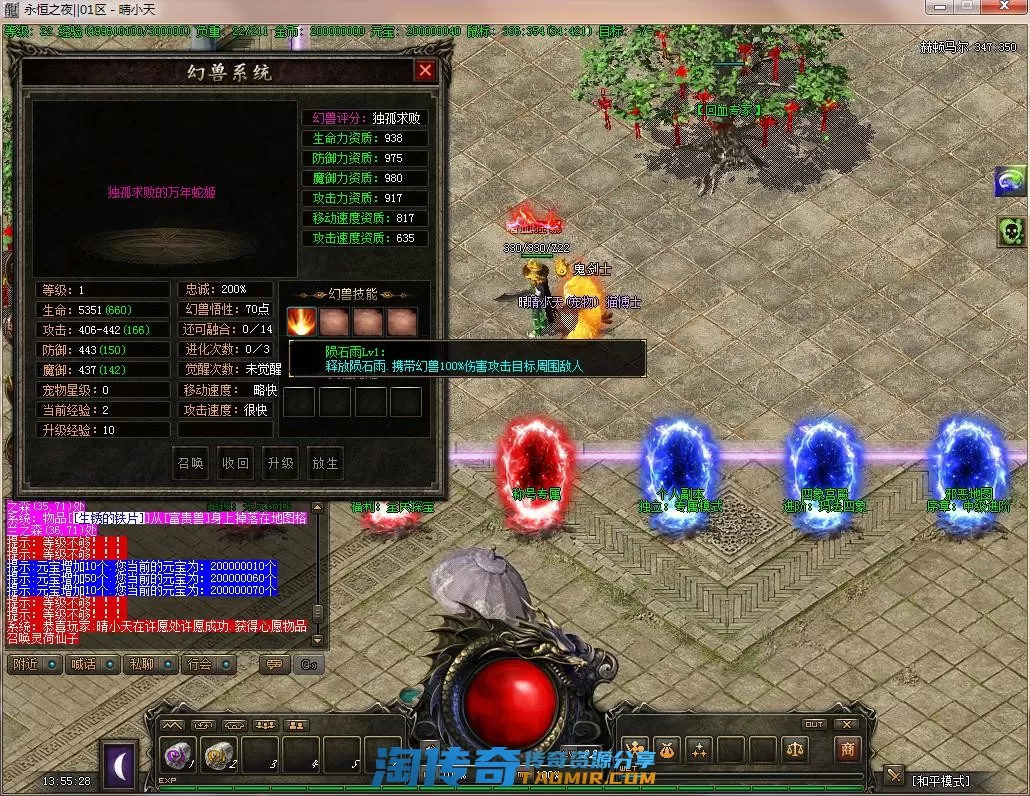
Task: Click the green skull icon
Action: tap(1009, 233)
